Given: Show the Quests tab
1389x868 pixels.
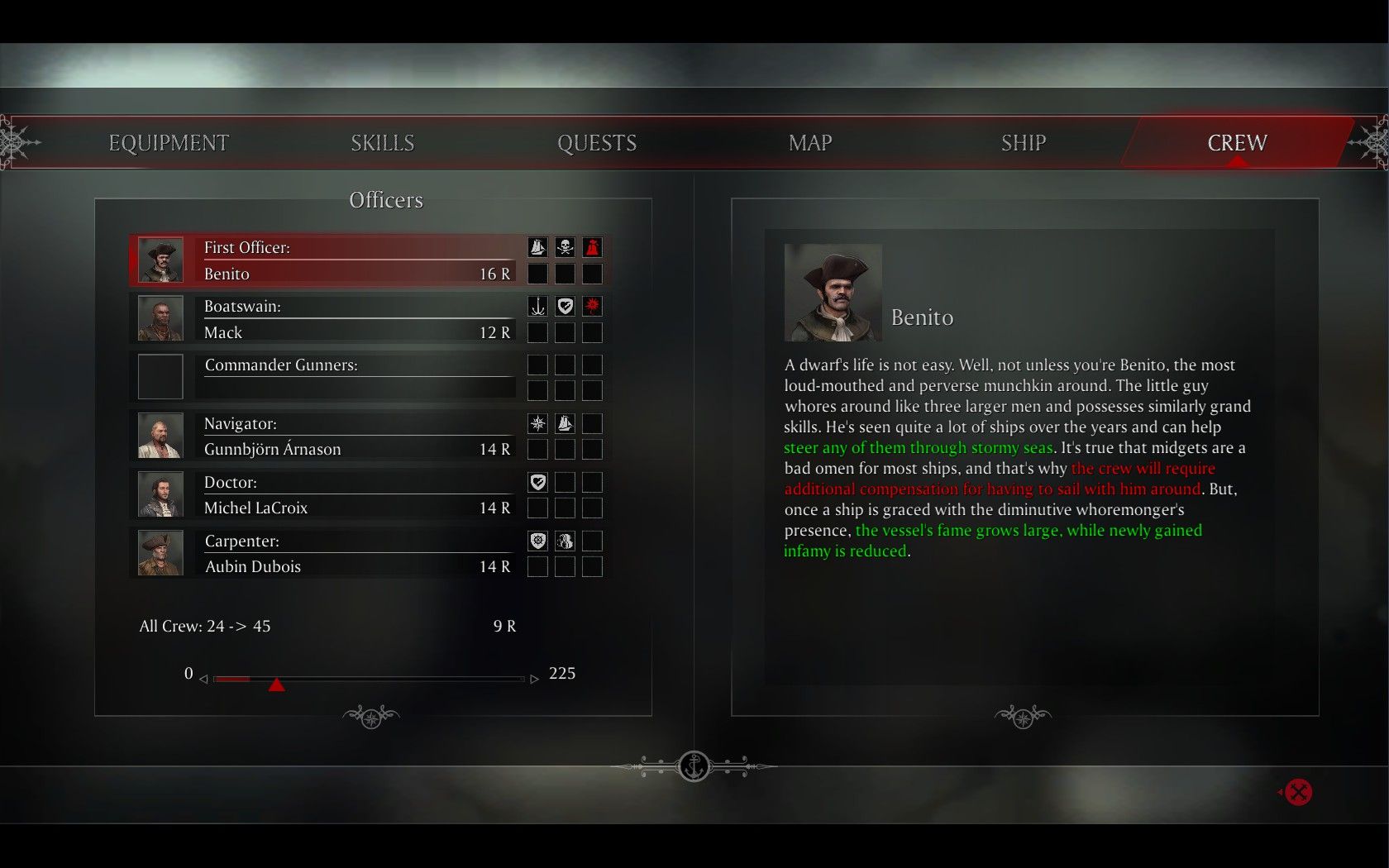Looking at the screenshot, I should point(597,143).
